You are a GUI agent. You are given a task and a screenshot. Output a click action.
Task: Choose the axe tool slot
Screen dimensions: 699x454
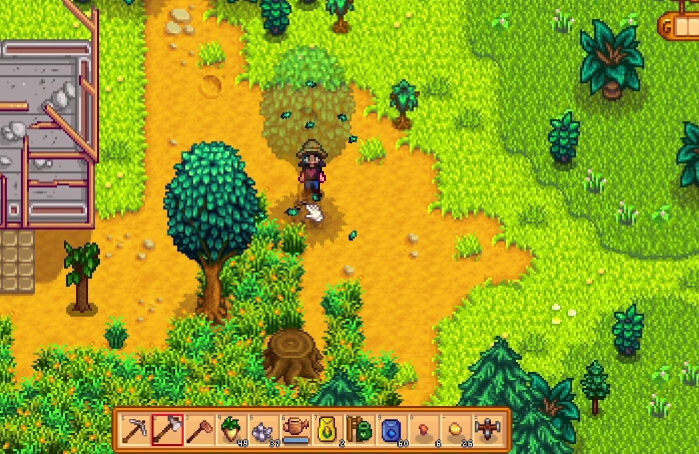pyautogui.click(x=167, y=429)
